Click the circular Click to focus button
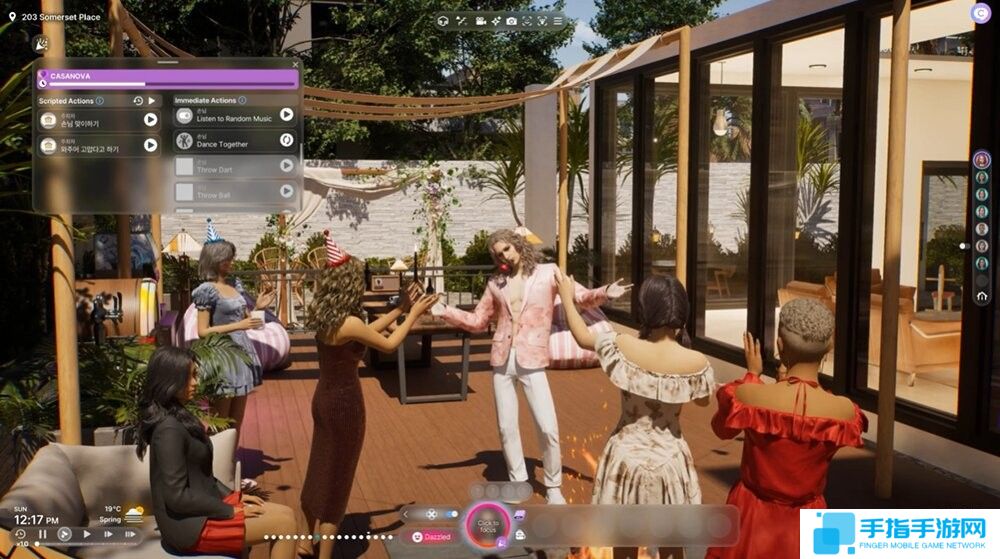This screenshot has height=559, width=1000. point(488,523)
